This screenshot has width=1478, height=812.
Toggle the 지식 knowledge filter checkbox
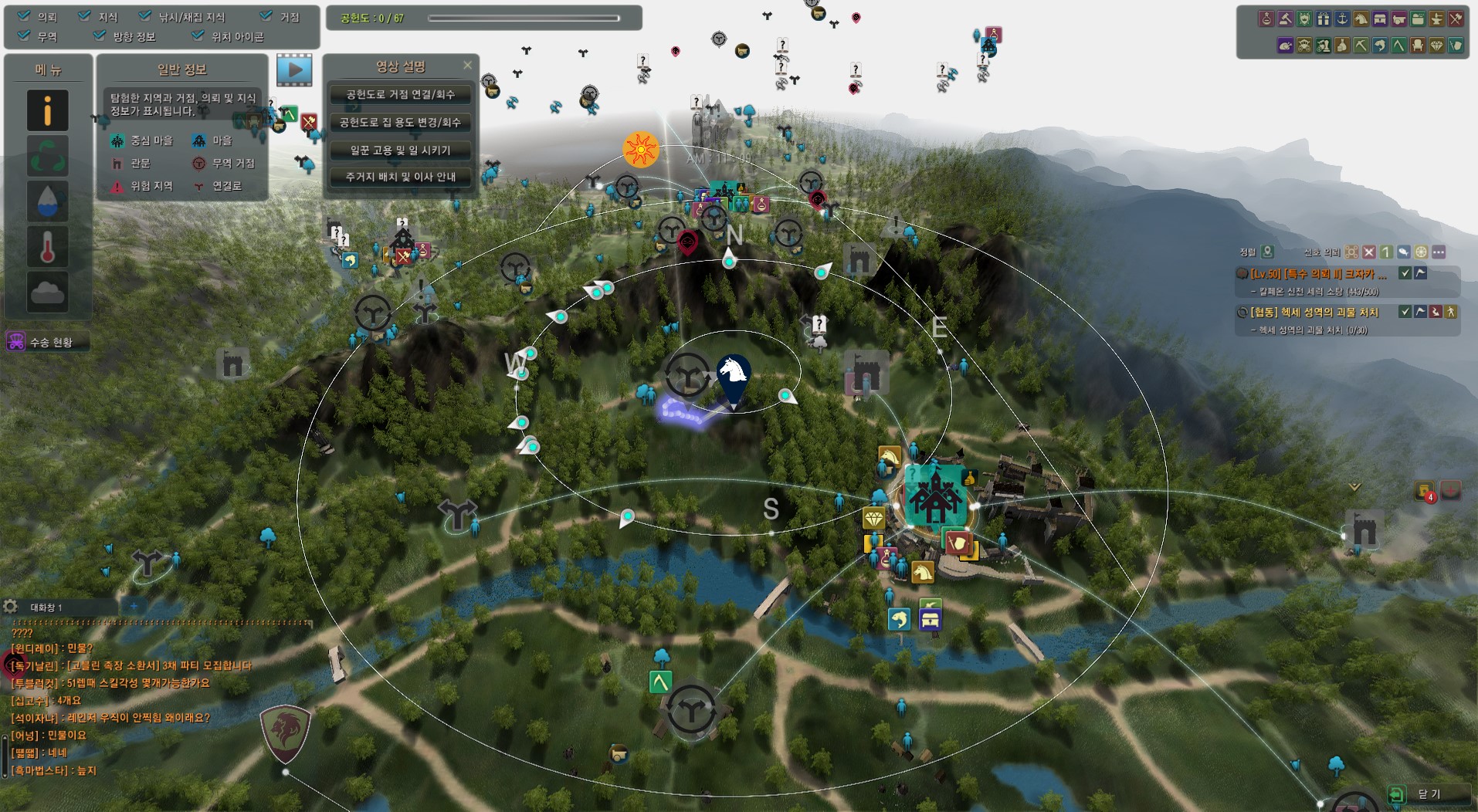[85, 16]
